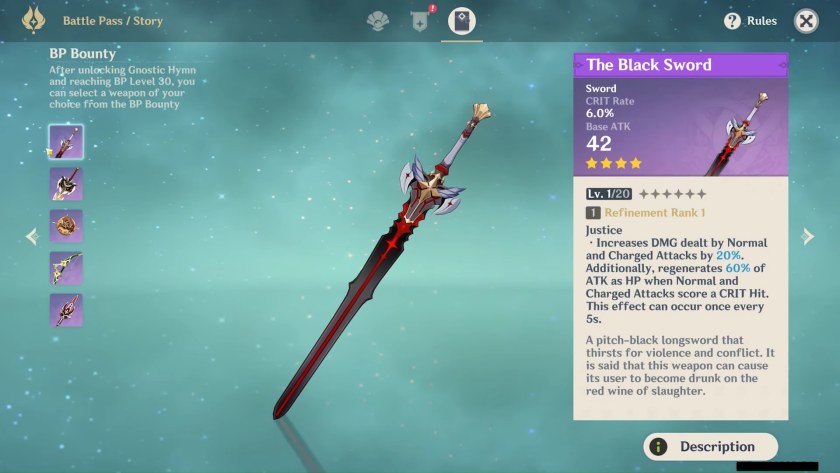
Task: Select The Black Sword thumbnail
Action: [66, 142]
